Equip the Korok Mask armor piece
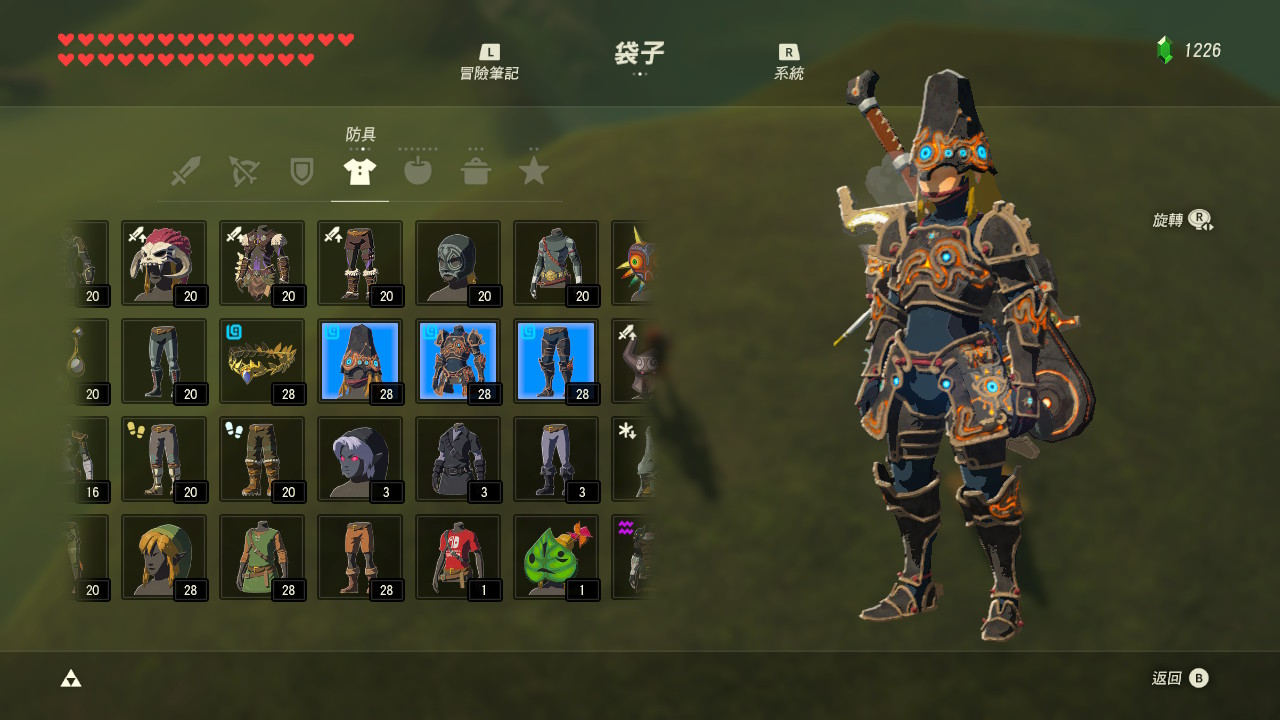This screenshot has height=720, width=1280. click(x=556, y=556)
